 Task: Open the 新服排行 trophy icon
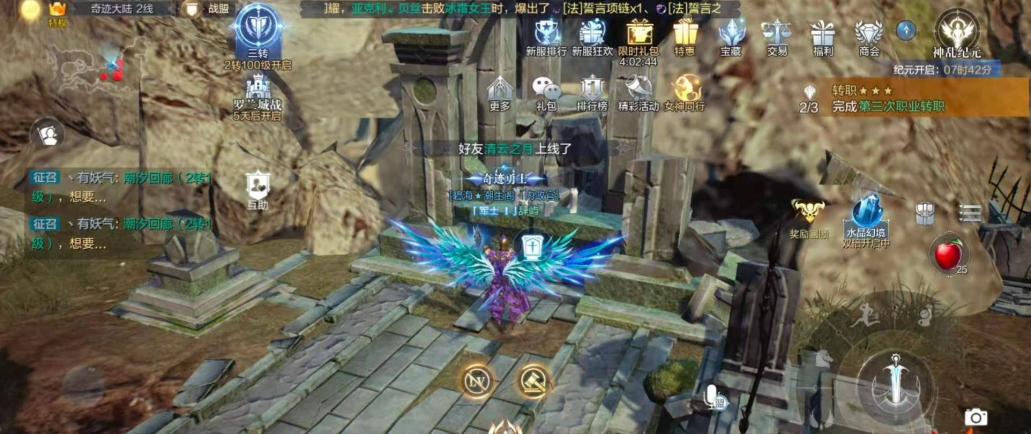pyautogui.click(x=547, y=34)
